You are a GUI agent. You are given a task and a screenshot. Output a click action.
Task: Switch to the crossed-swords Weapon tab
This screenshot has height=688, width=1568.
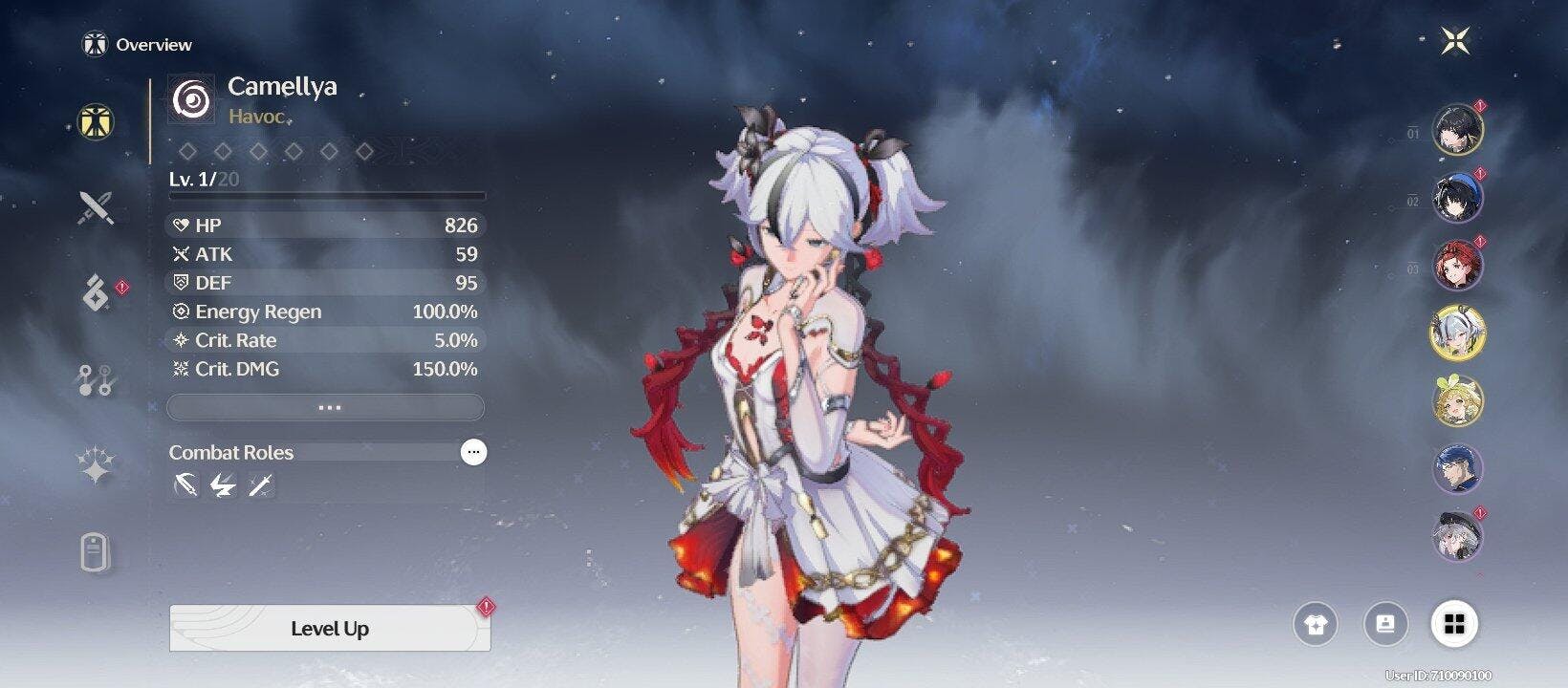click(96, 206)
